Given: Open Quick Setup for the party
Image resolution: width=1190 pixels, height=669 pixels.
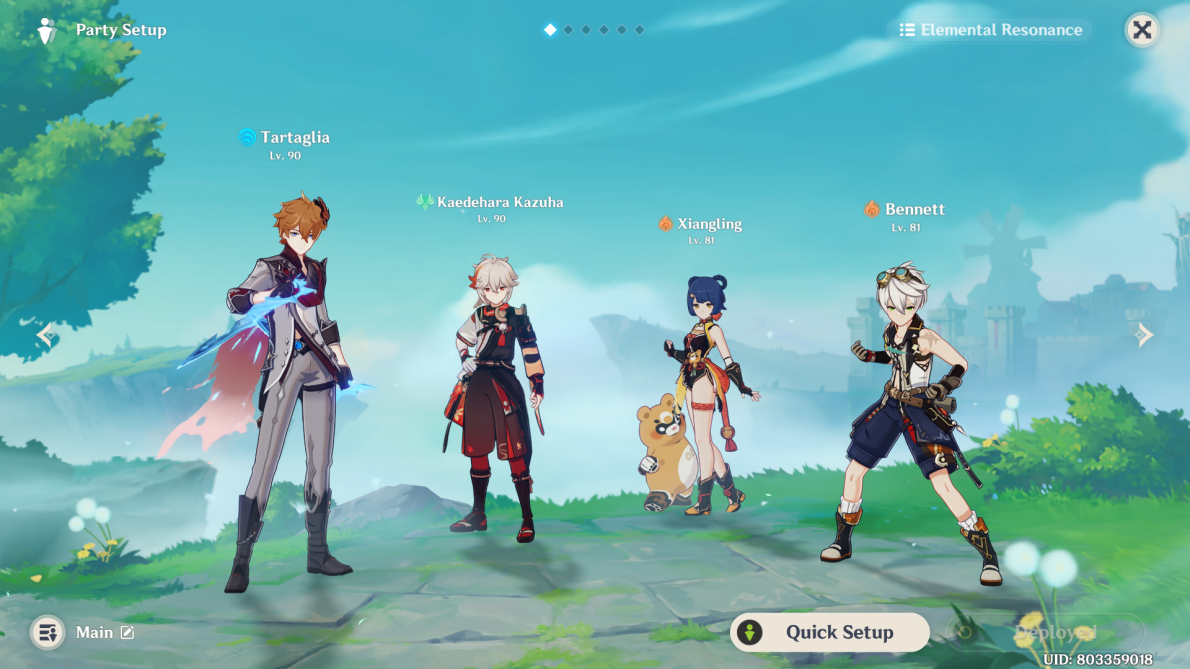Looking at the screenshot, I should click(830, 632).
